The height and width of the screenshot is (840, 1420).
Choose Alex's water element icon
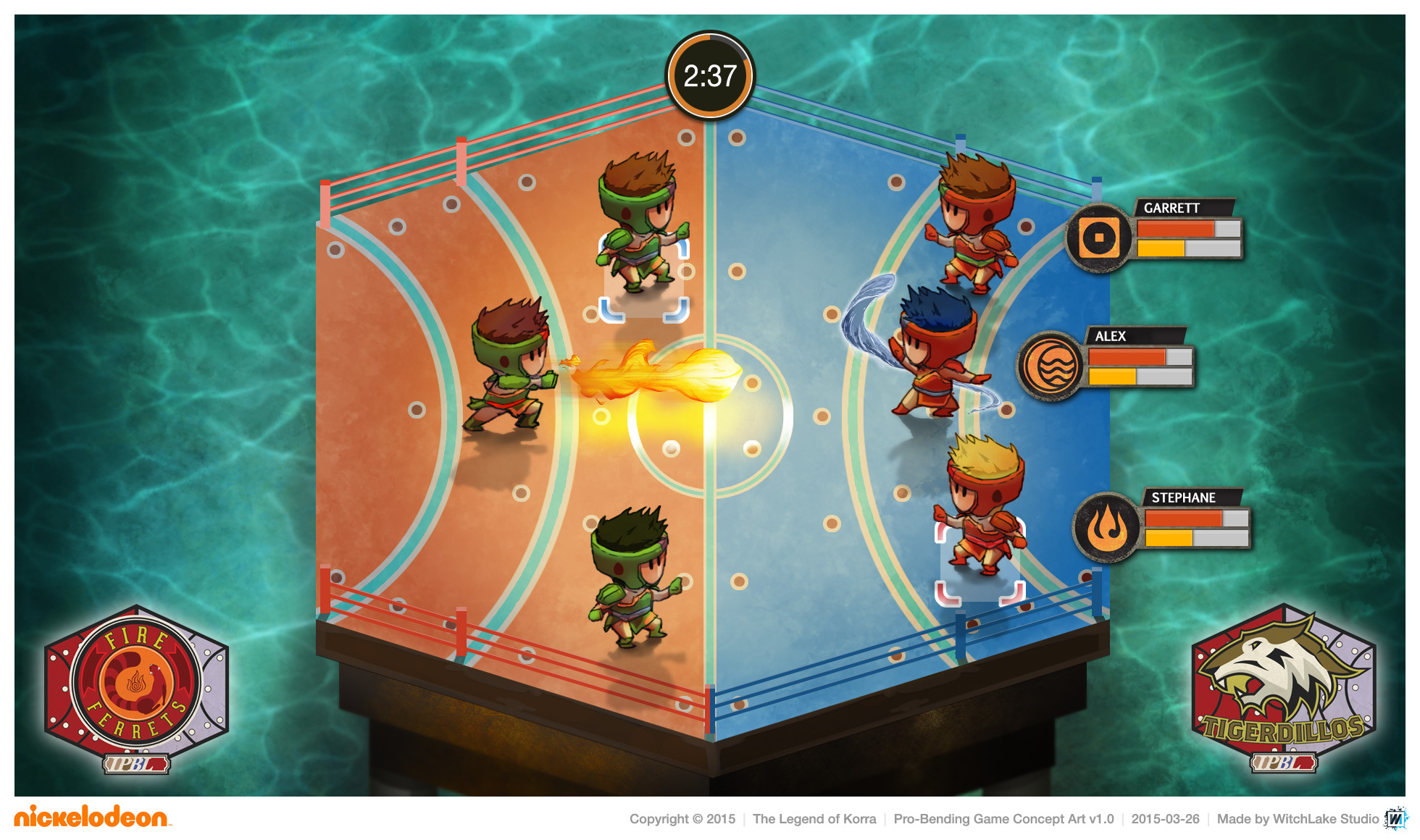tap(1050, 366)
